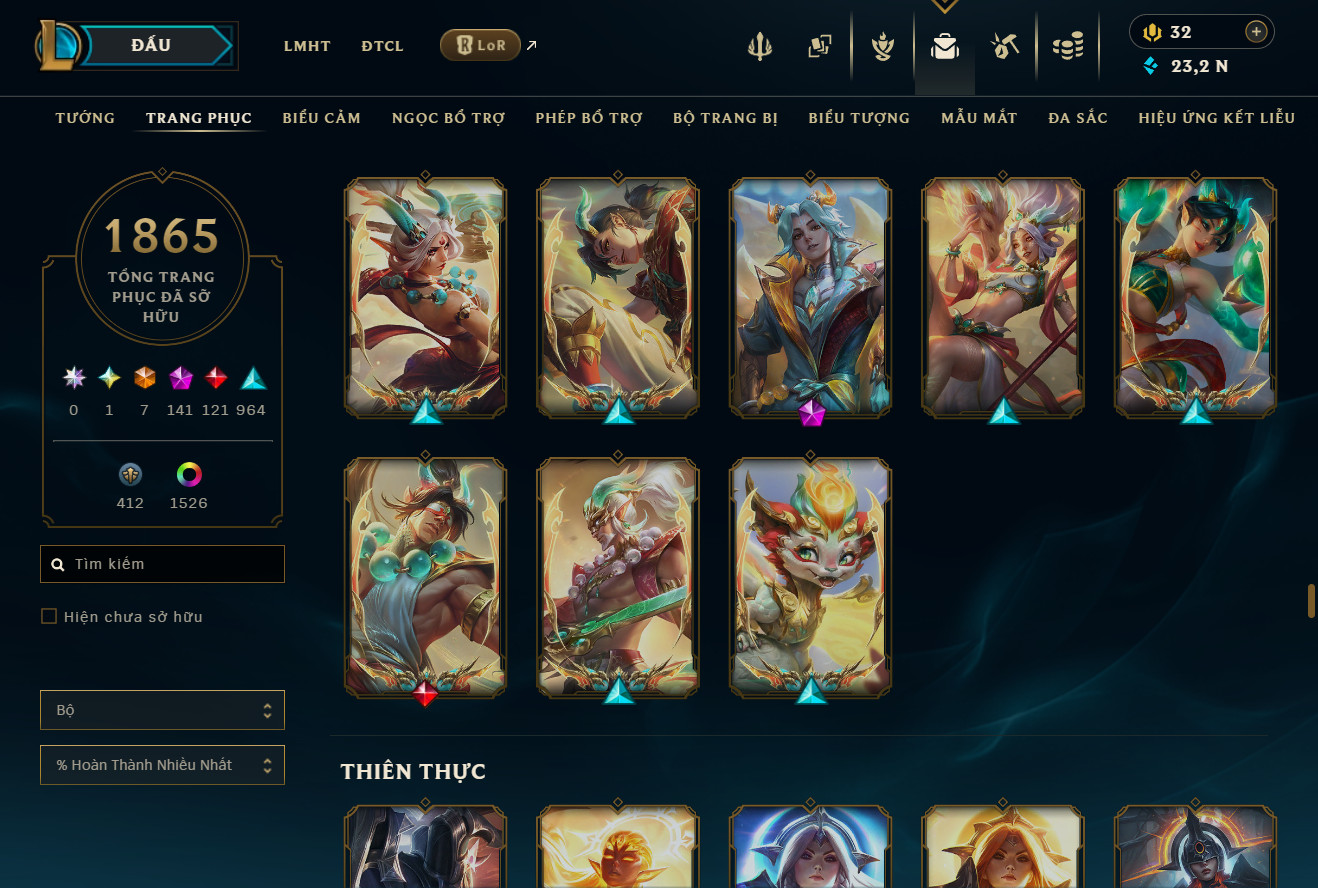Click the Tìm kiếm search field
This screenshot has height=888, width=1318.
[x=163, y=564]
